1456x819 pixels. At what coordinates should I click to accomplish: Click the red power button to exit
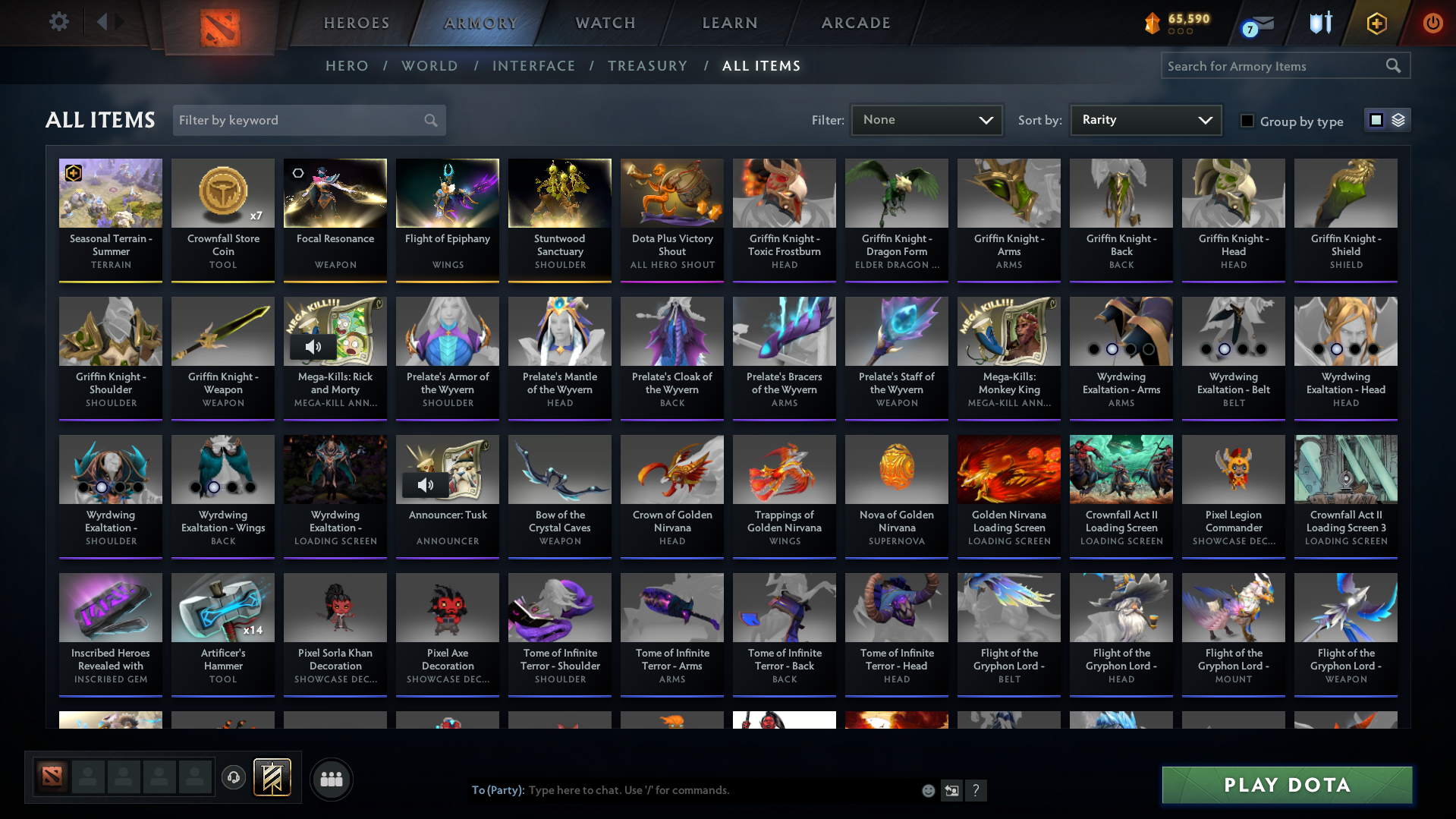(1432, 24)
